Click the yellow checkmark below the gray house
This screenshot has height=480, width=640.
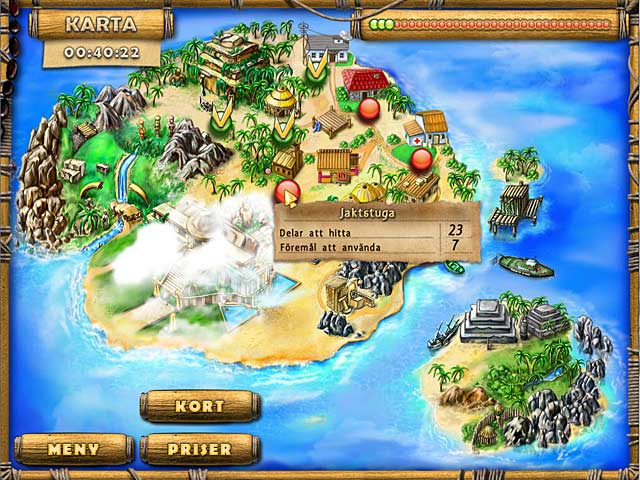(318, 70)
